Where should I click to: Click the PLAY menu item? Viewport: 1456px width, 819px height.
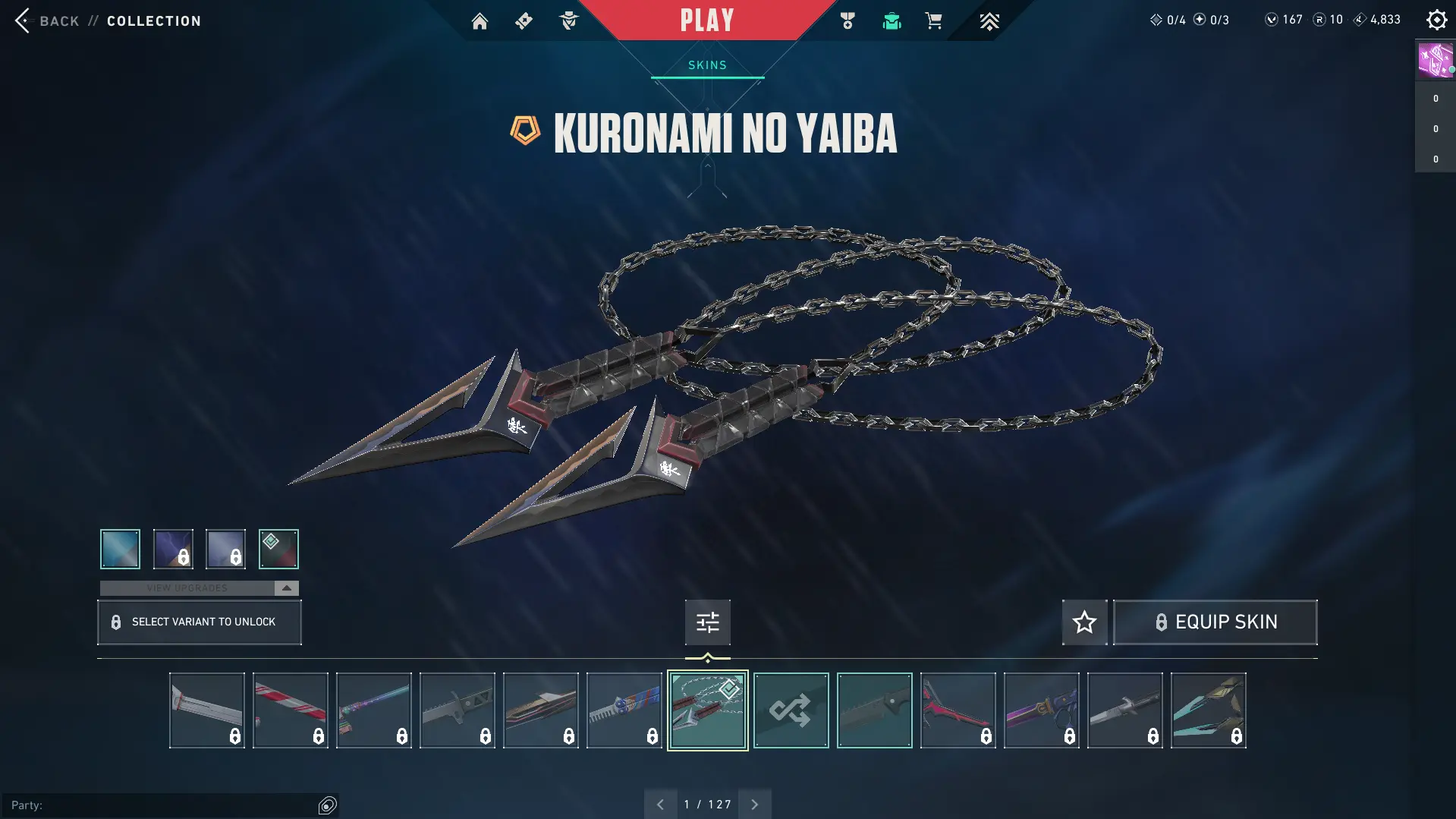point(706,20)
